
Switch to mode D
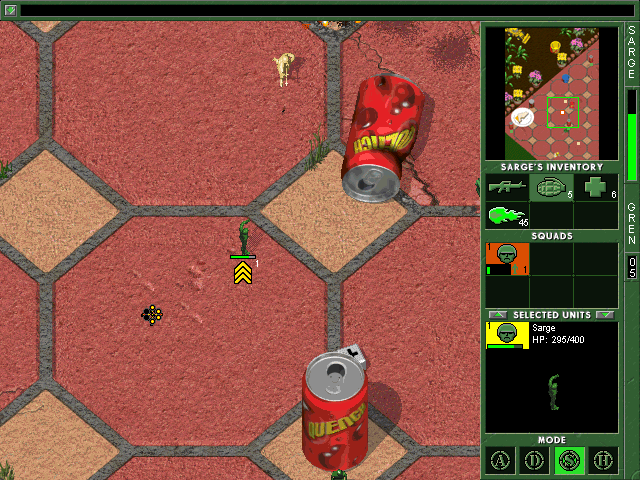click(x=535, y=461)
